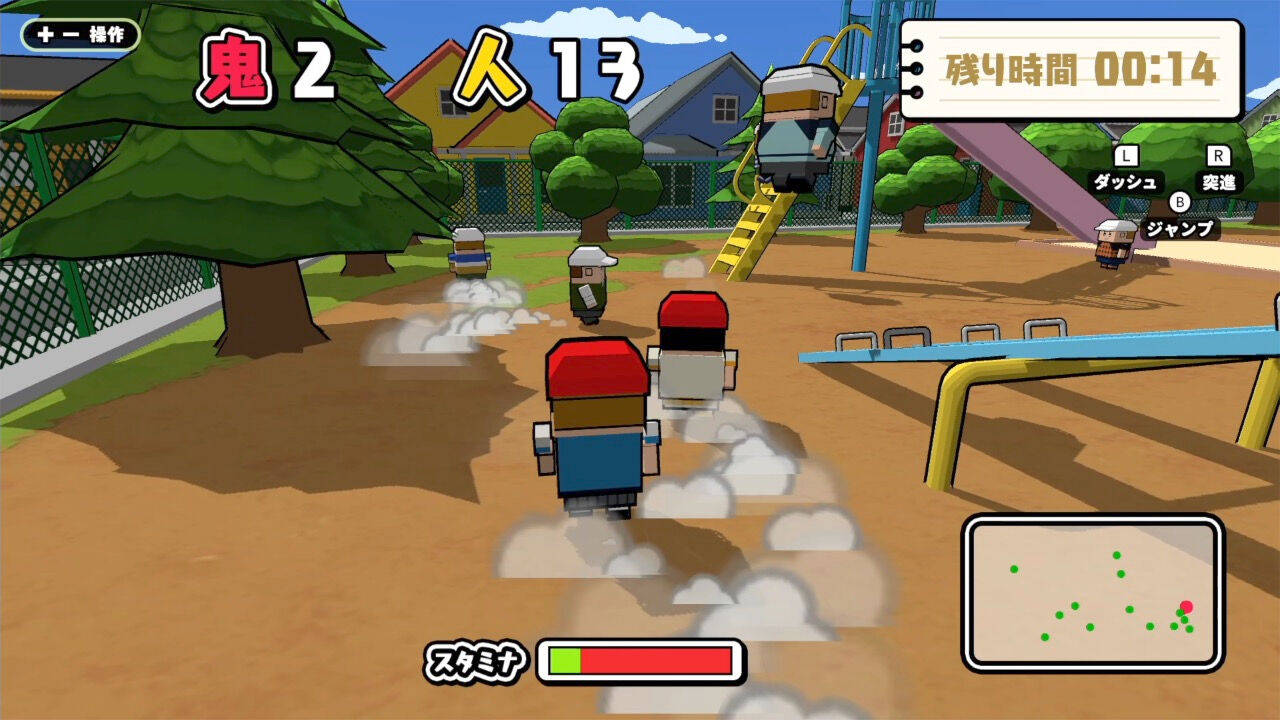The height and width of the screenshot is (720, 1280).
Task: Click a green player dot on the minimap
Action: [1073, 608]
